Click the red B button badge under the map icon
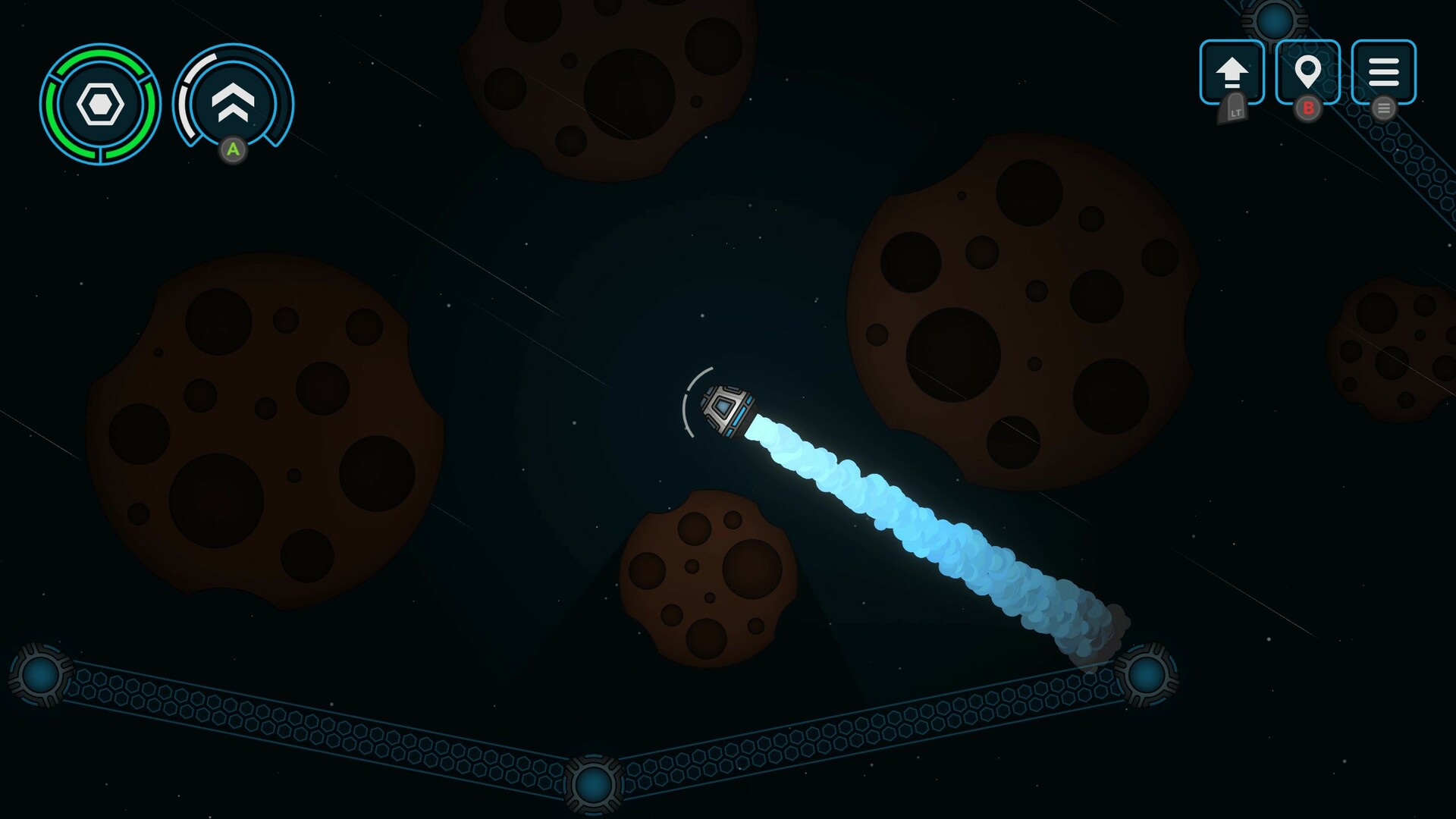1456x819 pixels. (x=1309, y=110)
